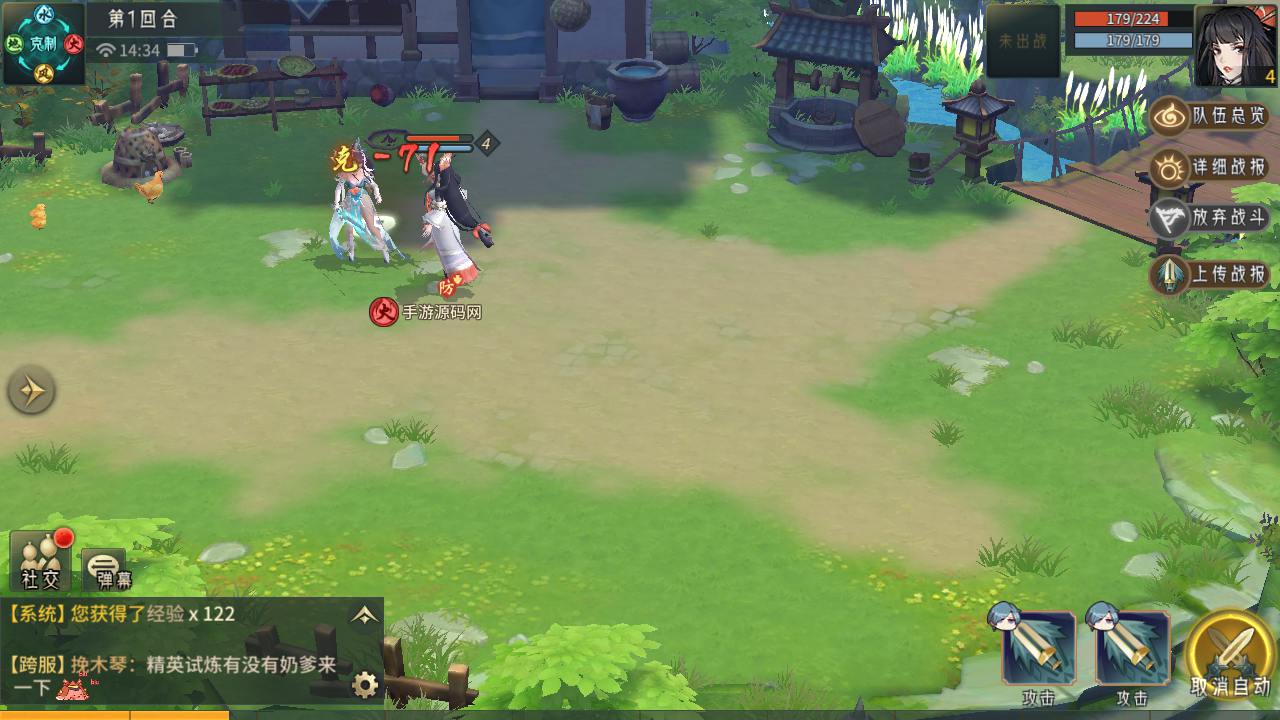Upload the battle report via 上传战报
Image resolution: width=1280 pixels, height=720 pixels.
pyautogui.click(x=1210, y=274)
